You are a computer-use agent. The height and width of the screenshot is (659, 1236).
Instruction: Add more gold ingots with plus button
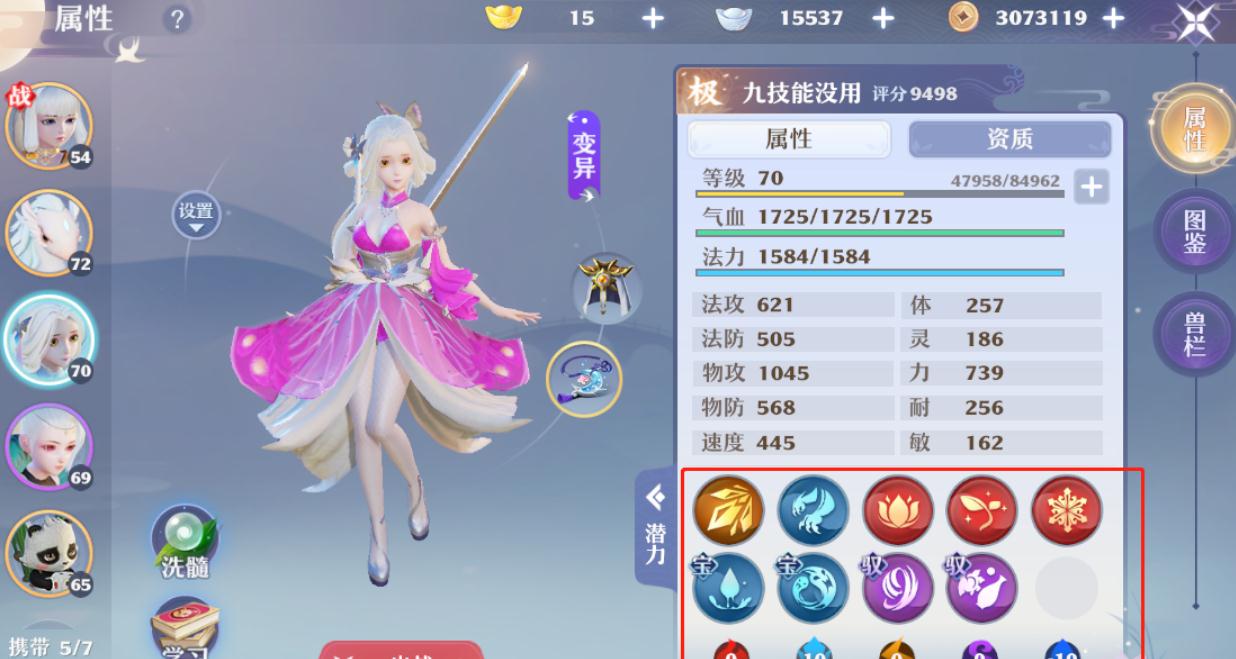click(x=652, y=18)
